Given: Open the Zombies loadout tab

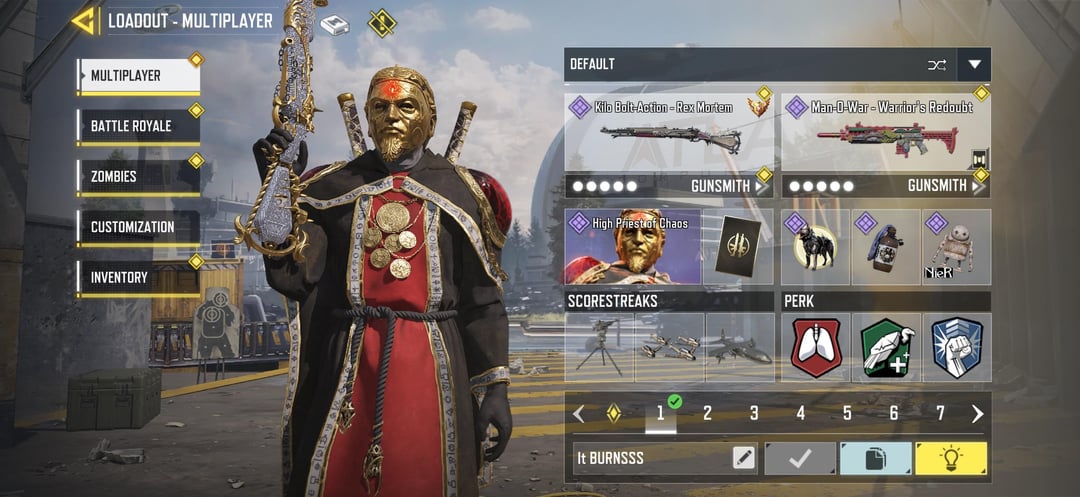Looking at the screenshot, I should click(138, 177).
